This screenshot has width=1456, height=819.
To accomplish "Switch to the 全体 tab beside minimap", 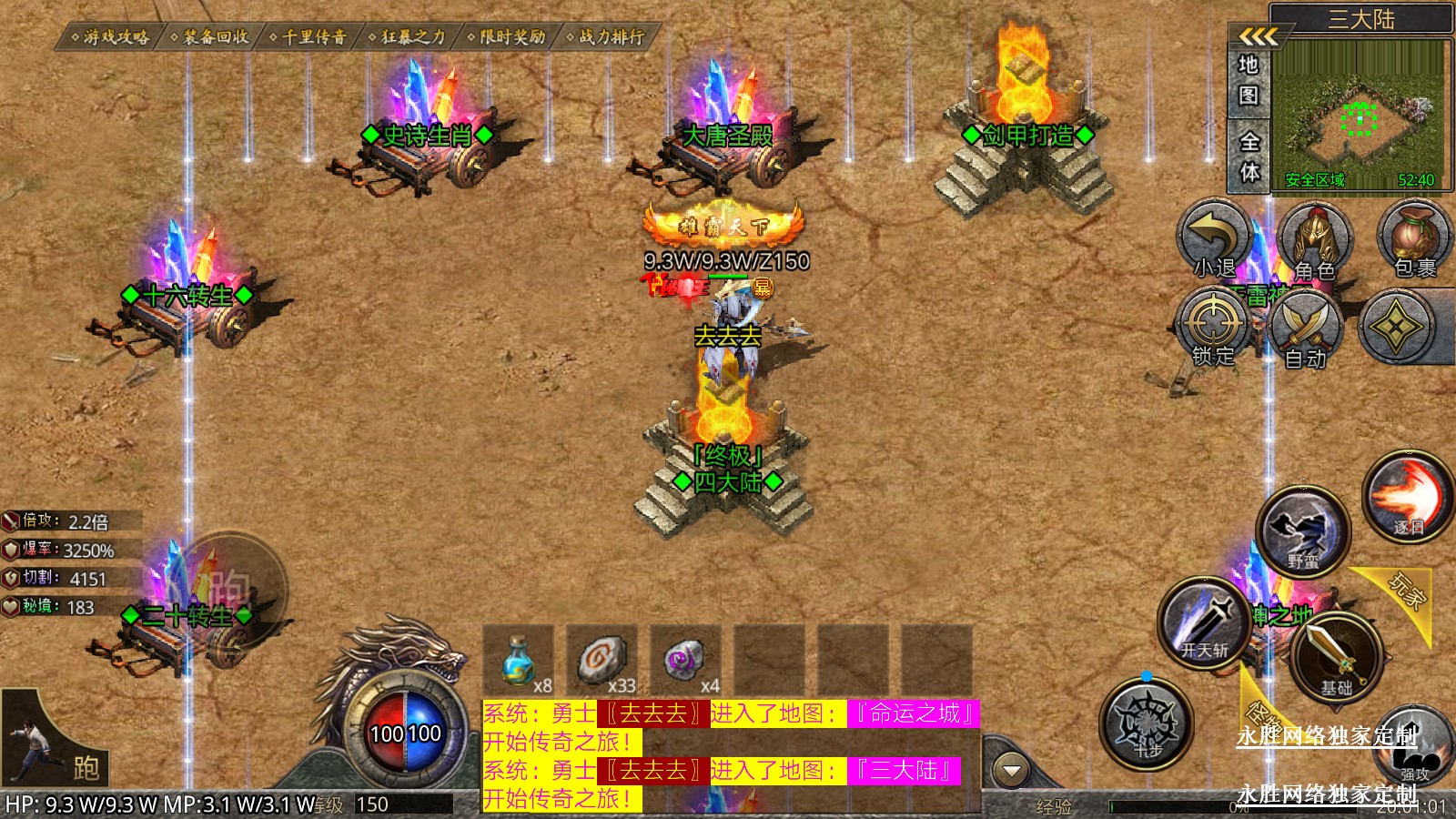I will 1249,157.
